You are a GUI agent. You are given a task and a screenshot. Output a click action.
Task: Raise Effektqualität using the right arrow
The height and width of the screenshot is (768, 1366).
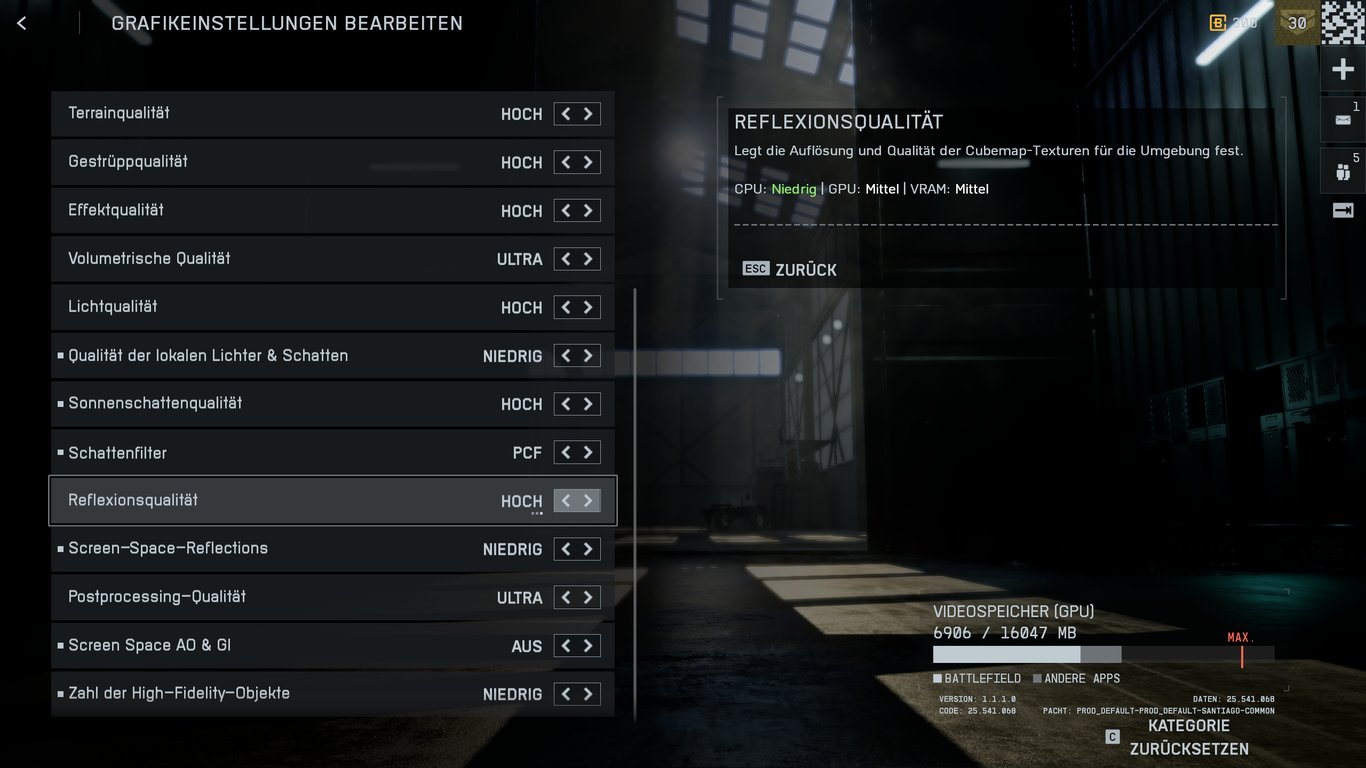click(x=589, y=211)
